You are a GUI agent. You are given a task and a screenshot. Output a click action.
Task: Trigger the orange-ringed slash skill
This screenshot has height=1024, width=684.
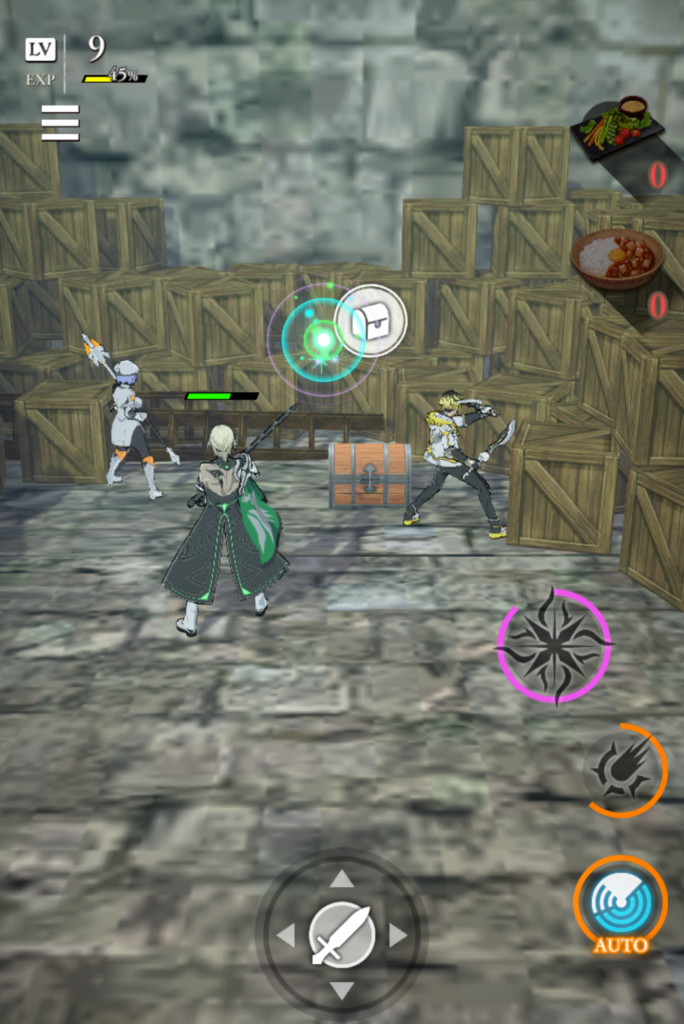625,770
